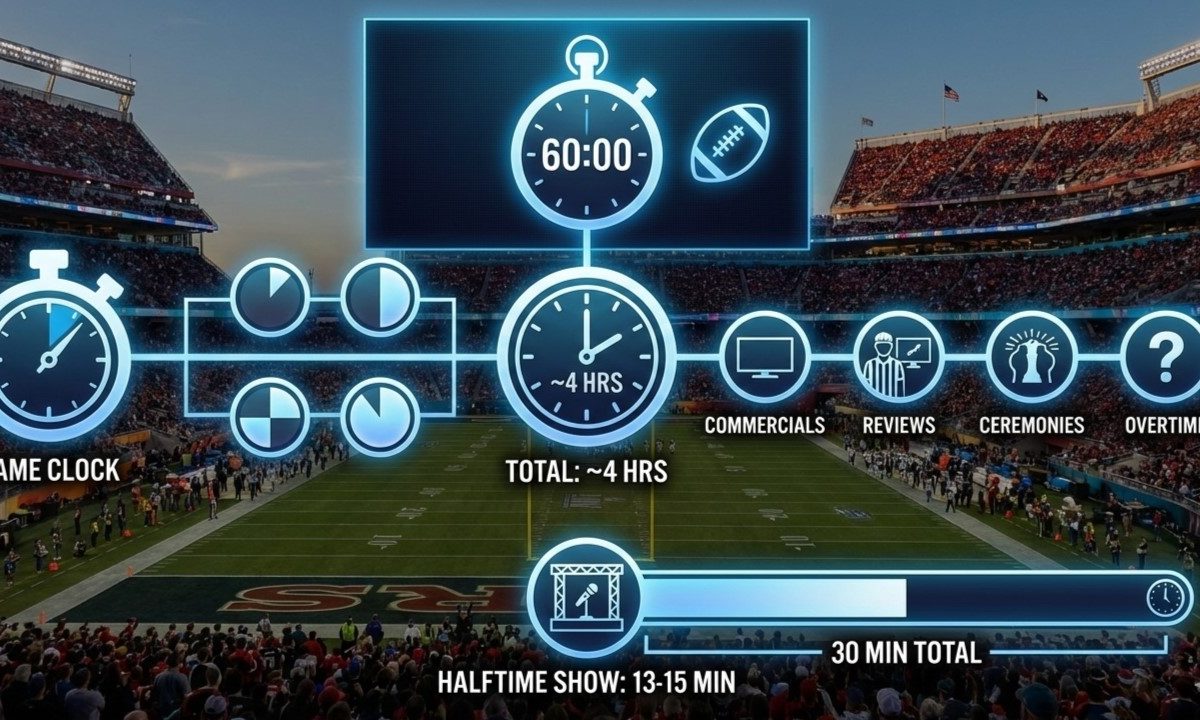Select the halftime show stage microphone icon
The width and height of the screenshot is (1200, 720).
tap(586, 597)
